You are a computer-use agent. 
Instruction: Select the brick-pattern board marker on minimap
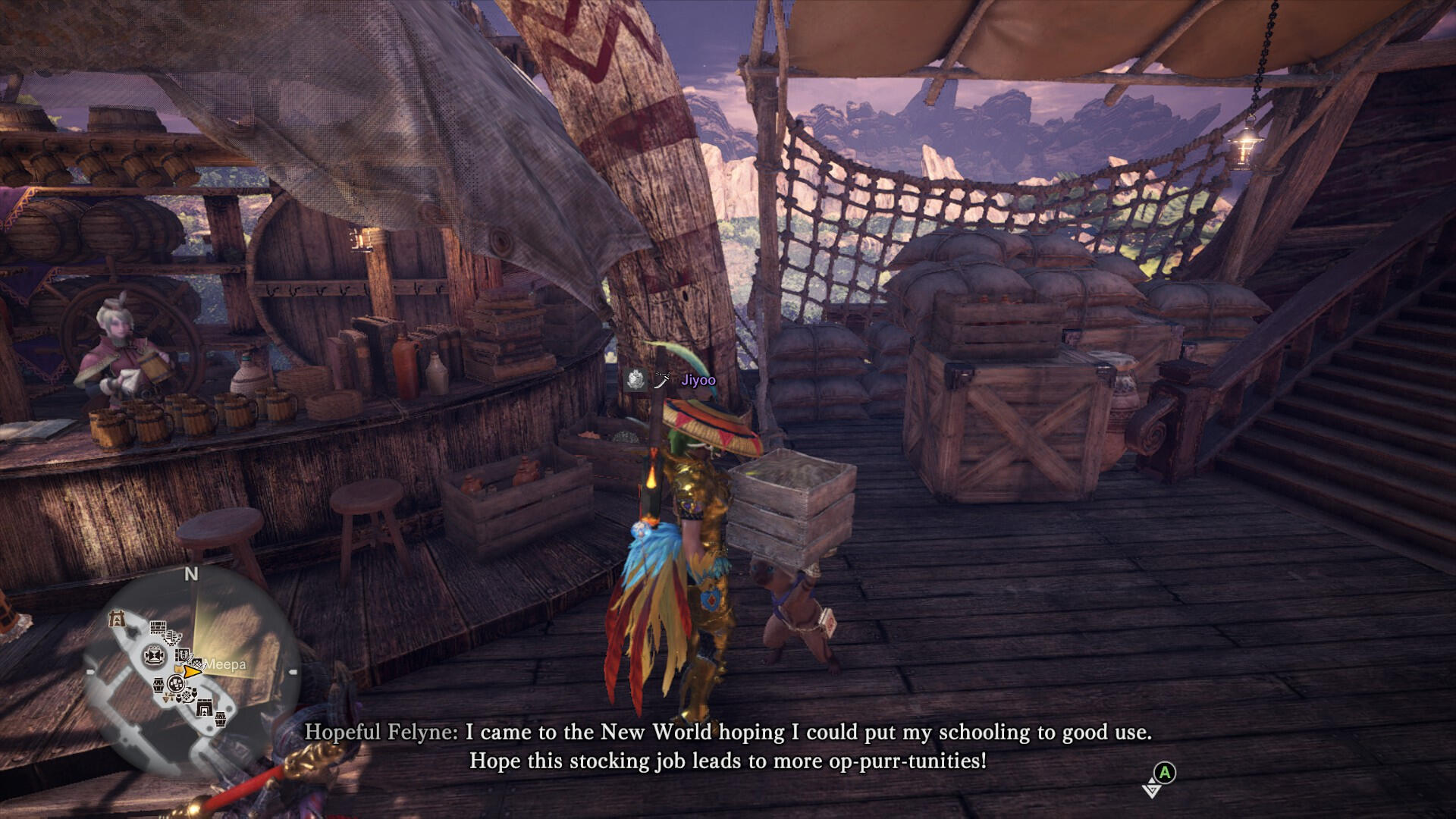pyautogui.click(x=158, y=628)
